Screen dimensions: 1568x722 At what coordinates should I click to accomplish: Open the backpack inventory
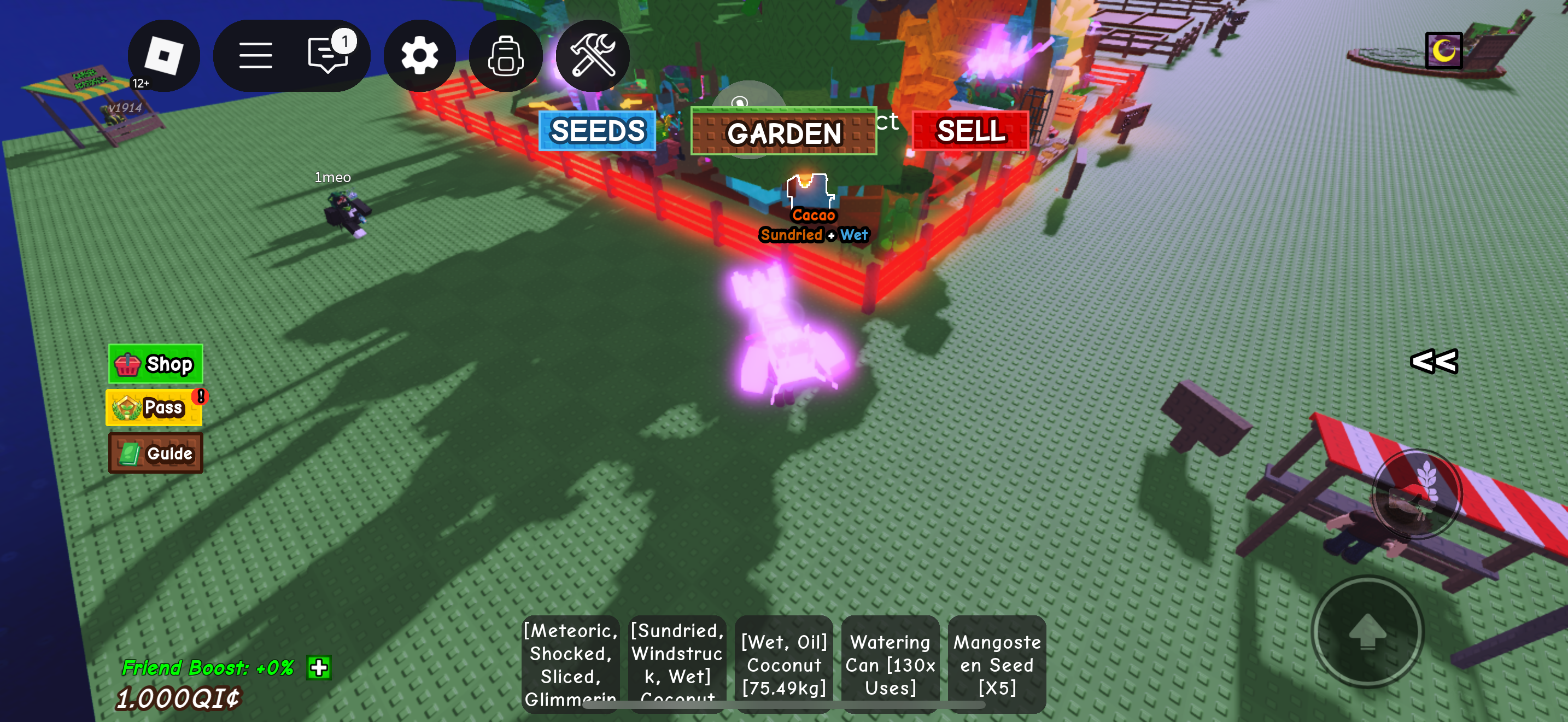click(x=505, y=55)
